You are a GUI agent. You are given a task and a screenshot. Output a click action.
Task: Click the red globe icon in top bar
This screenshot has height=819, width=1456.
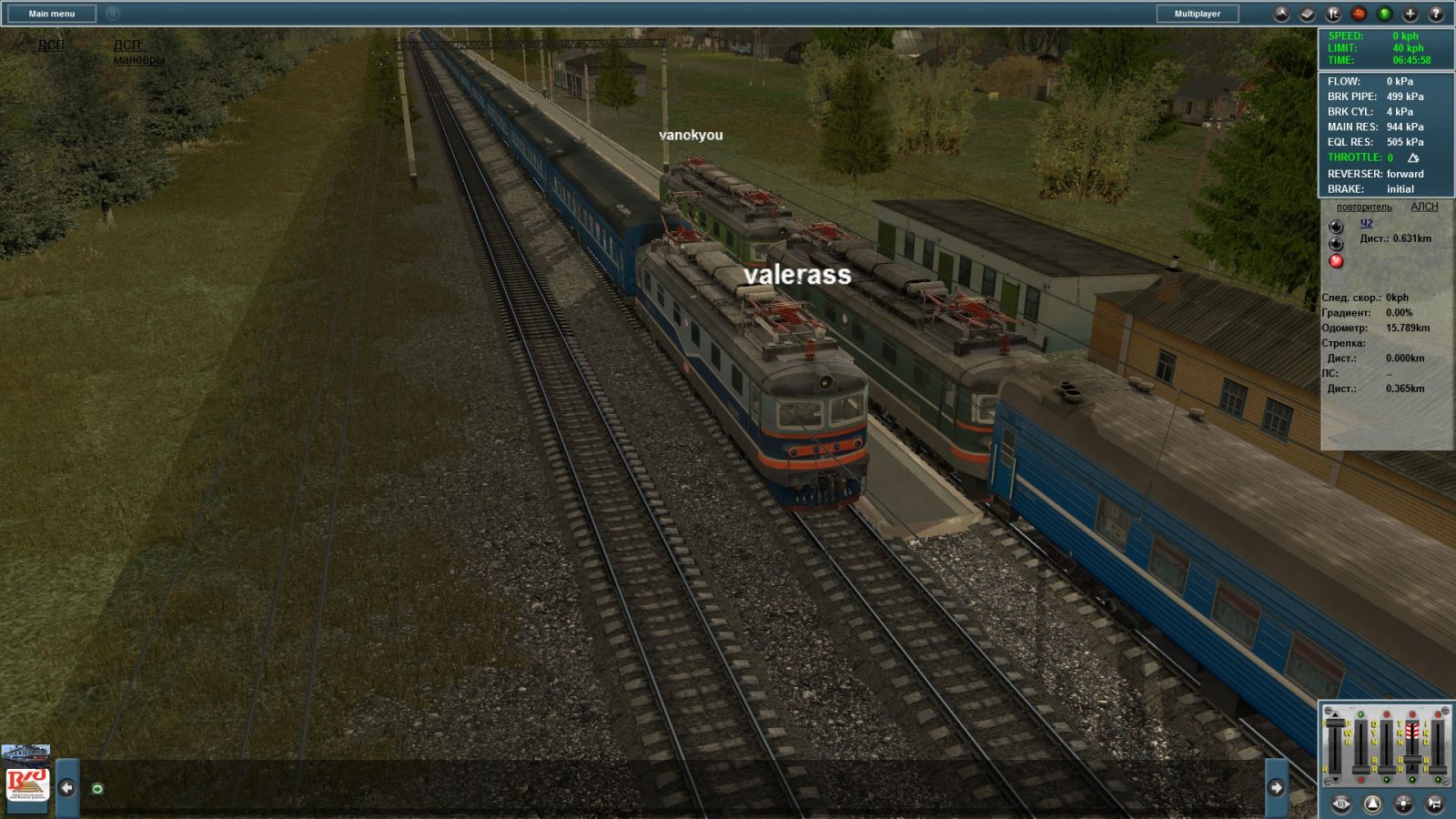[x=1359, y=14]
